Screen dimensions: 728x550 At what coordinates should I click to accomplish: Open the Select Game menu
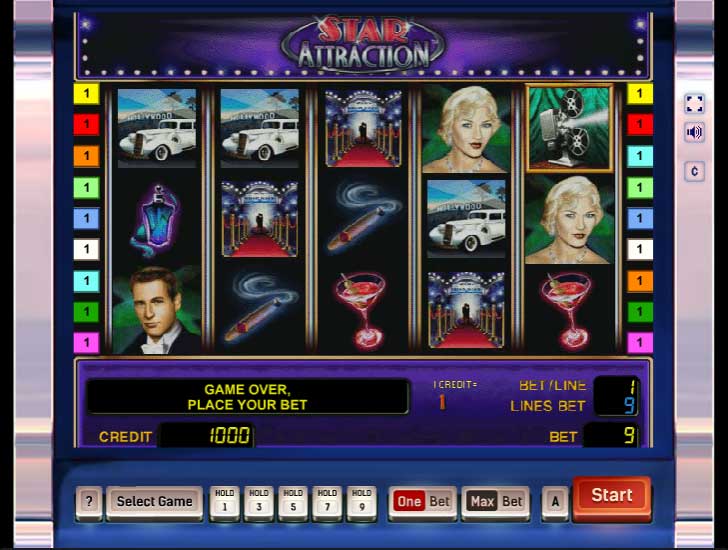[154, 502]
